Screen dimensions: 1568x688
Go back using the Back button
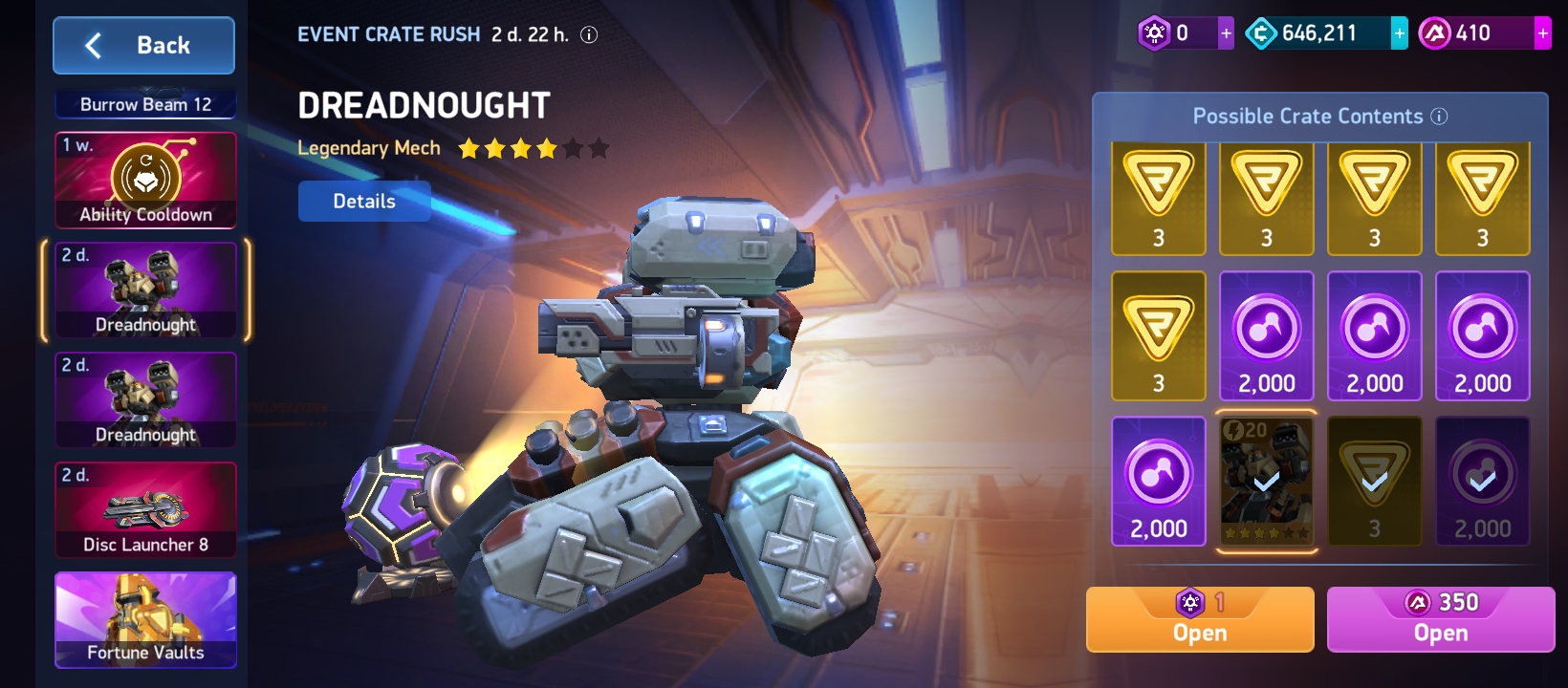143,45
